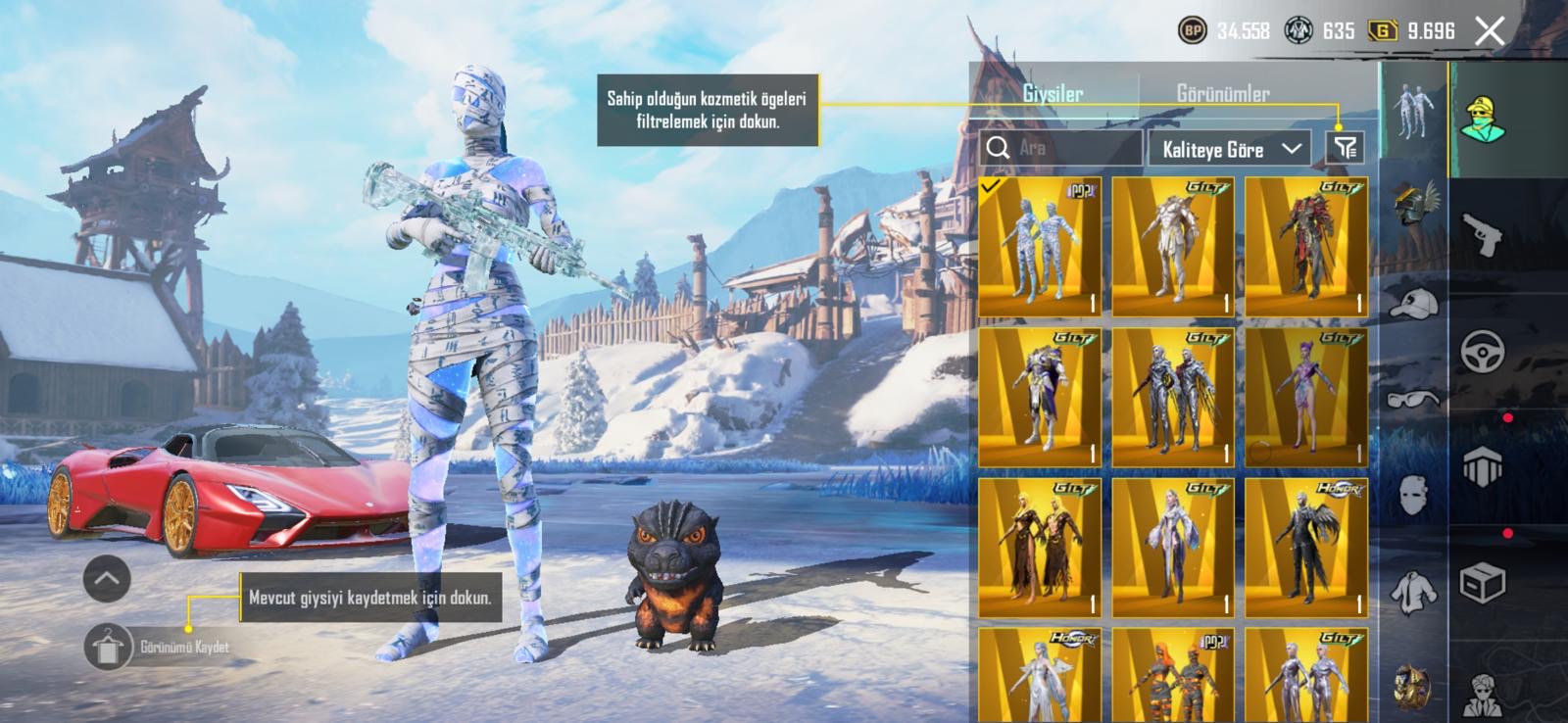Open the crate box section
This screenshot has width=1568, height=723.
[1482, 584]
